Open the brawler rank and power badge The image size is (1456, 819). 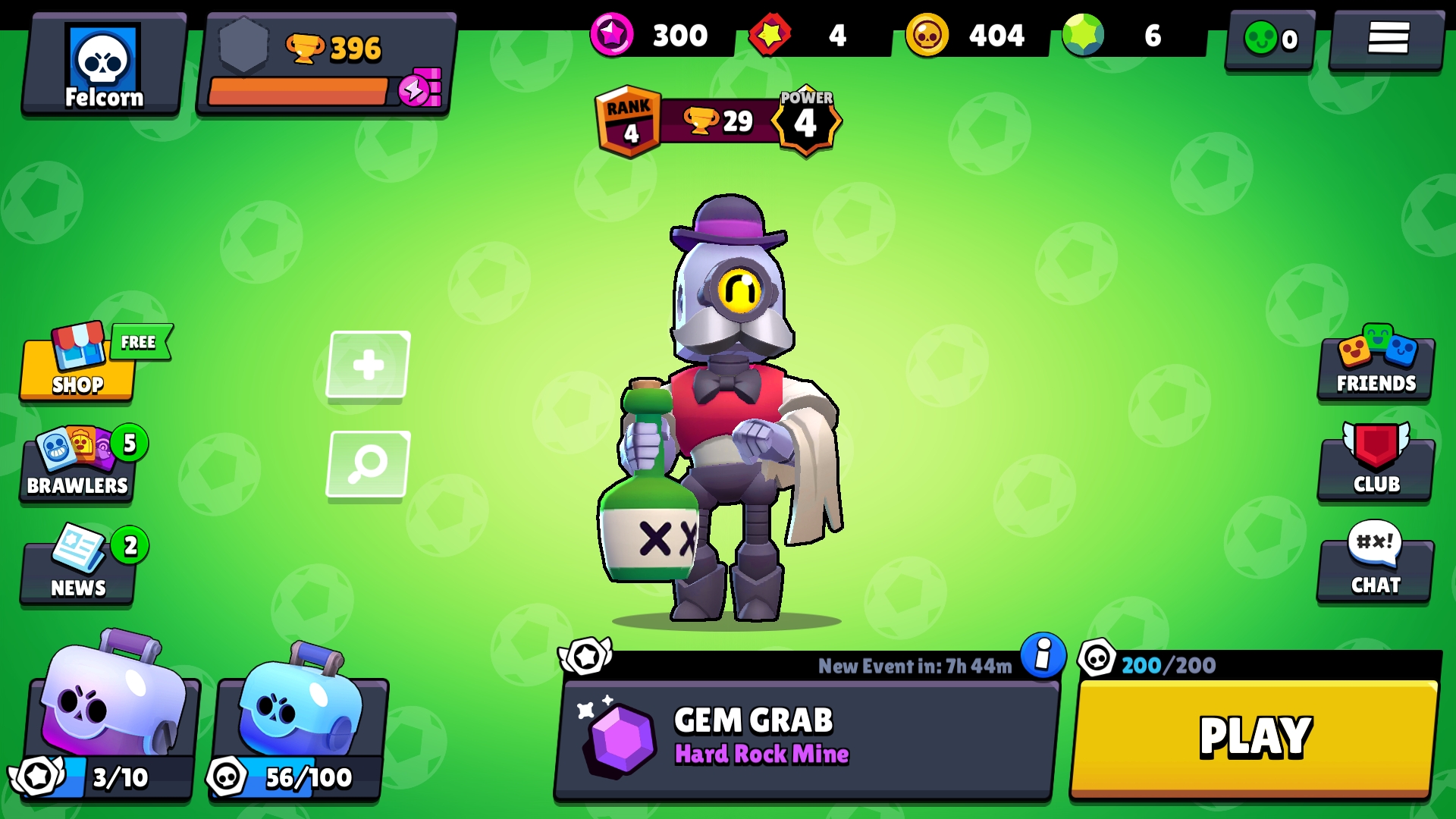click(717, 121)
